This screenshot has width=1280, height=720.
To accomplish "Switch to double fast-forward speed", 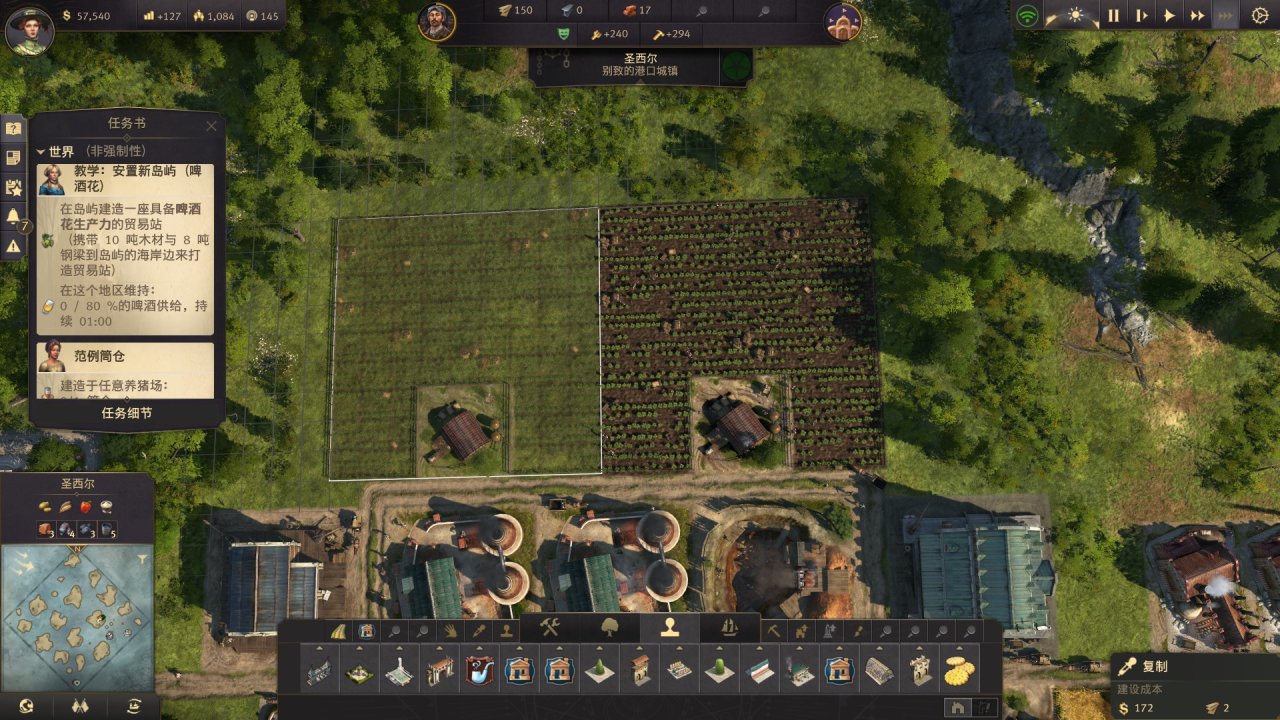I will click(1197, 16).
